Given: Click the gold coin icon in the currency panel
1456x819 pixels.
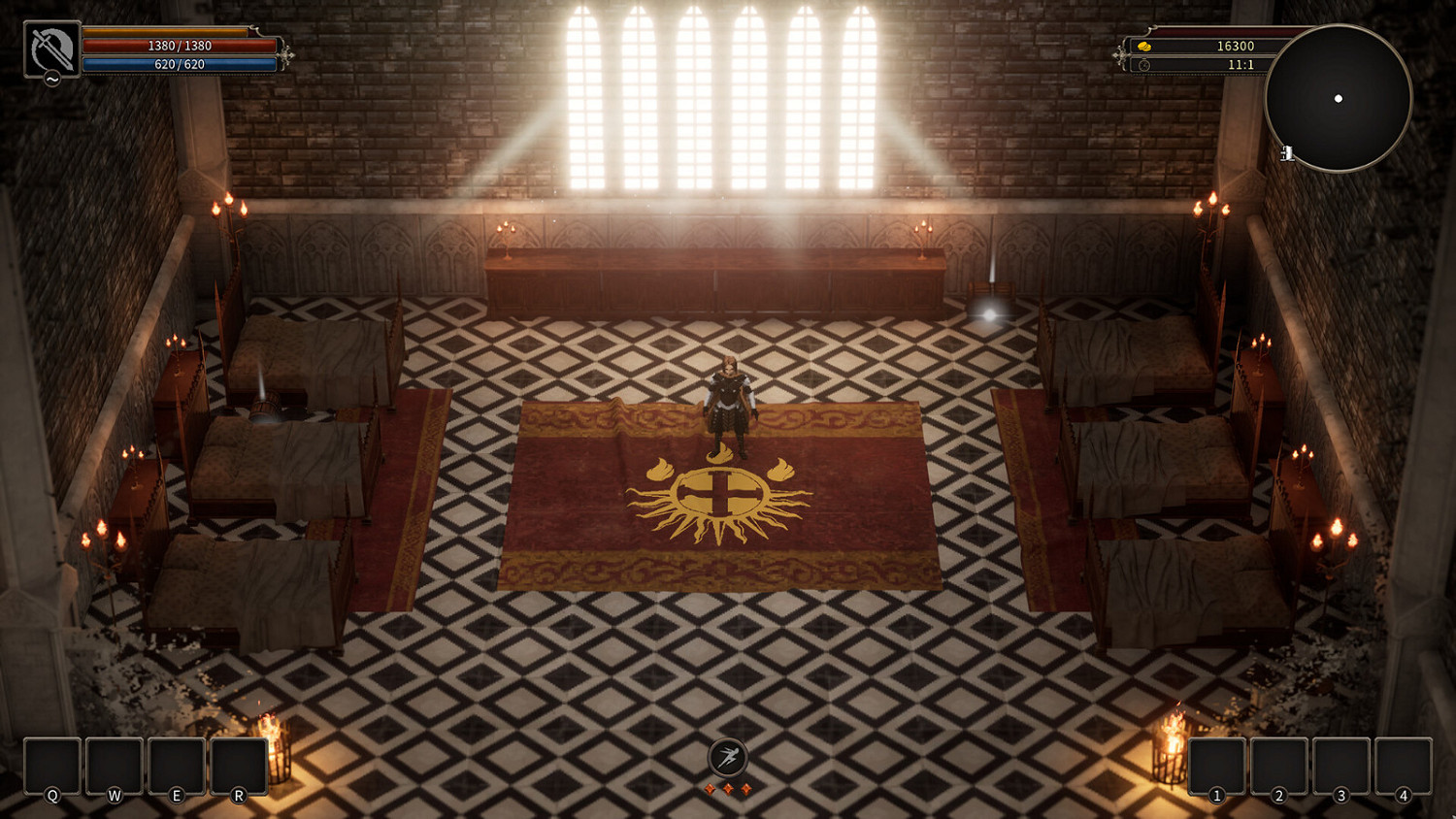Looking at the screenshot, I should [x=1145, y=45].
